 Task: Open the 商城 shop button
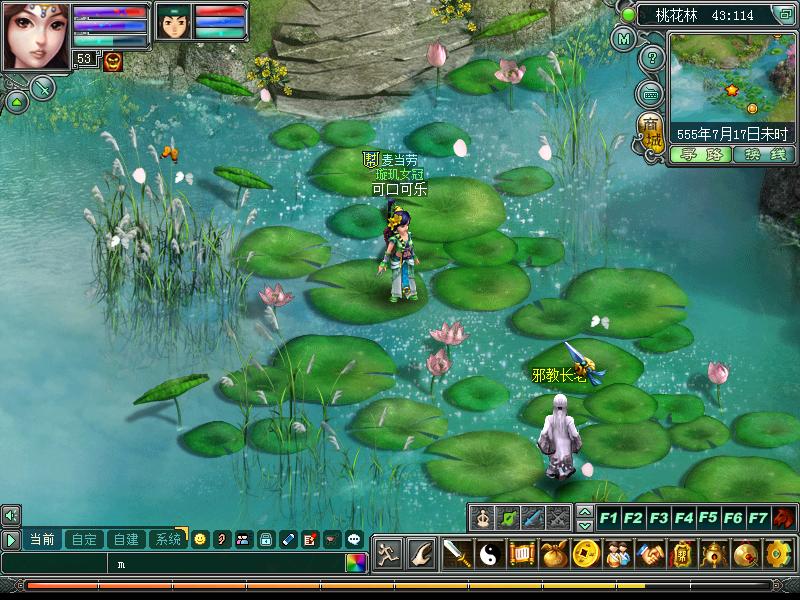click(x=651, y=134)
